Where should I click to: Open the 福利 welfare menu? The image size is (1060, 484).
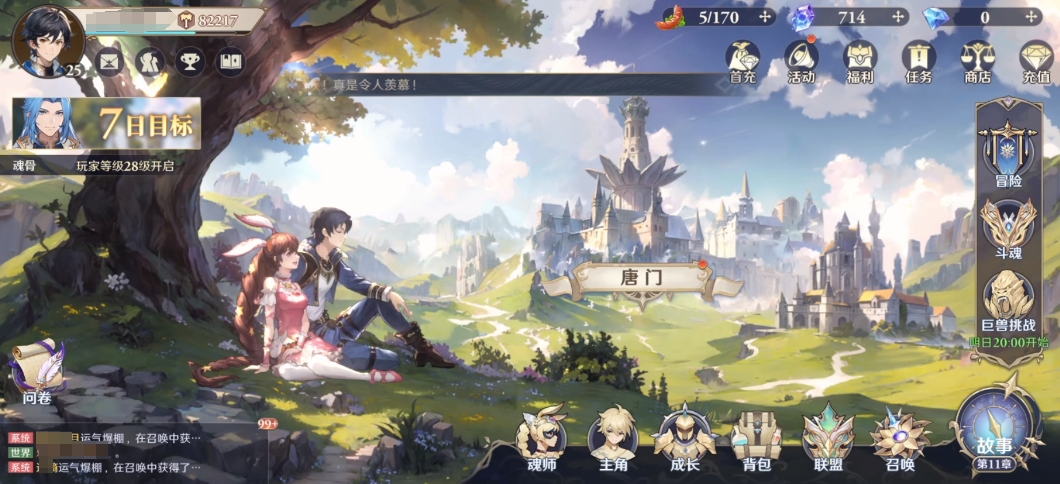click(x=859, y=60)
